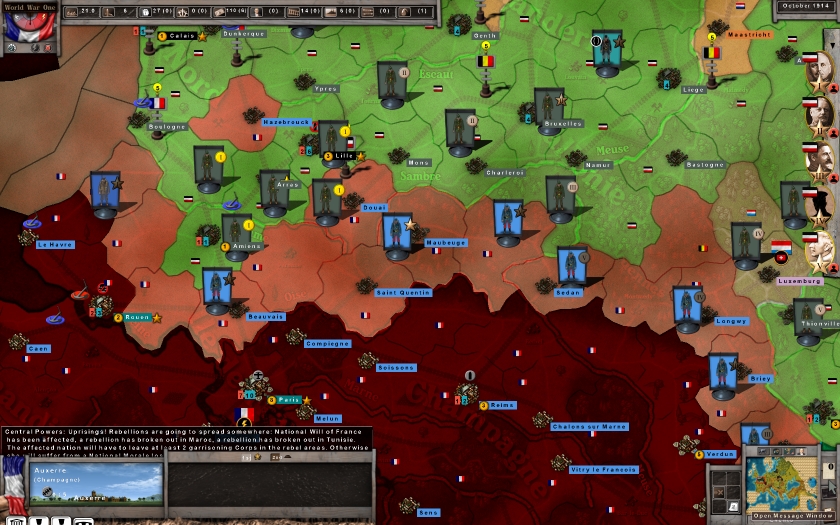Select the German general V portrait

(819, 251)
